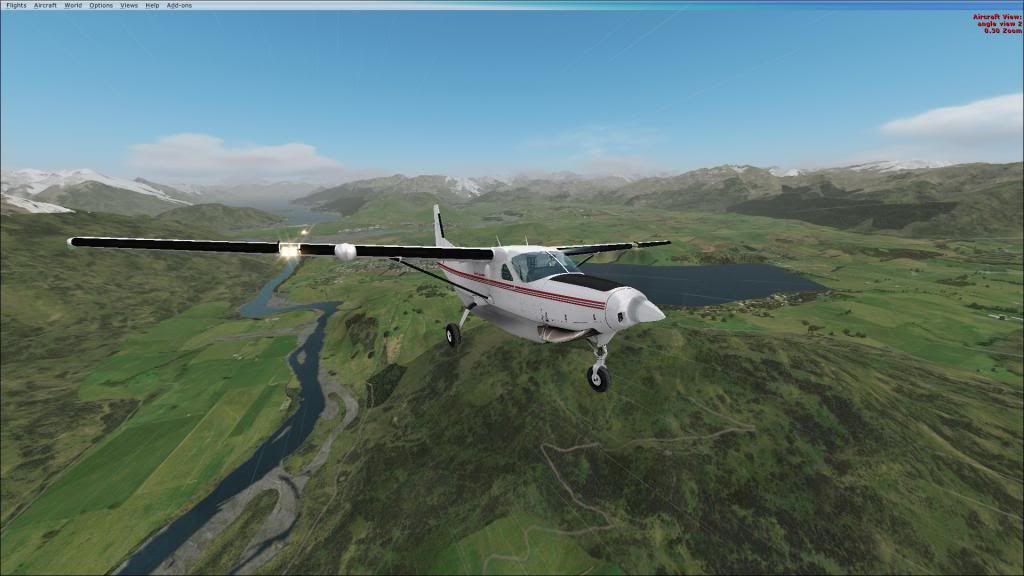Open the Flights menu

pyautogui.click(x=16, y=5)
